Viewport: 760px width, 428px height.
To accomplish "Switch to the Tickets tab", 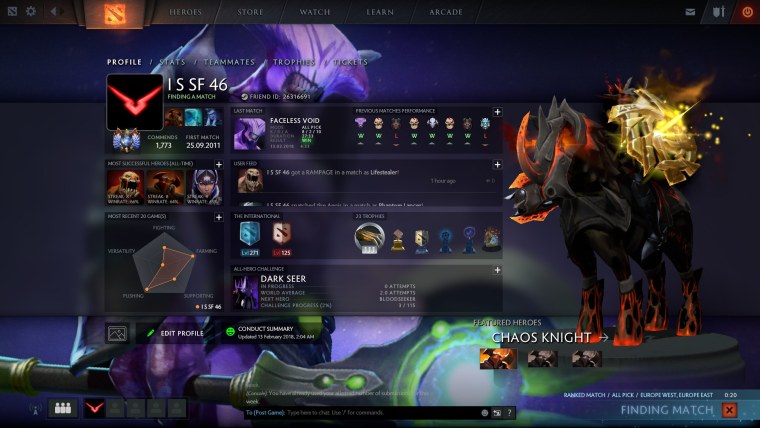I will [350, 62].
